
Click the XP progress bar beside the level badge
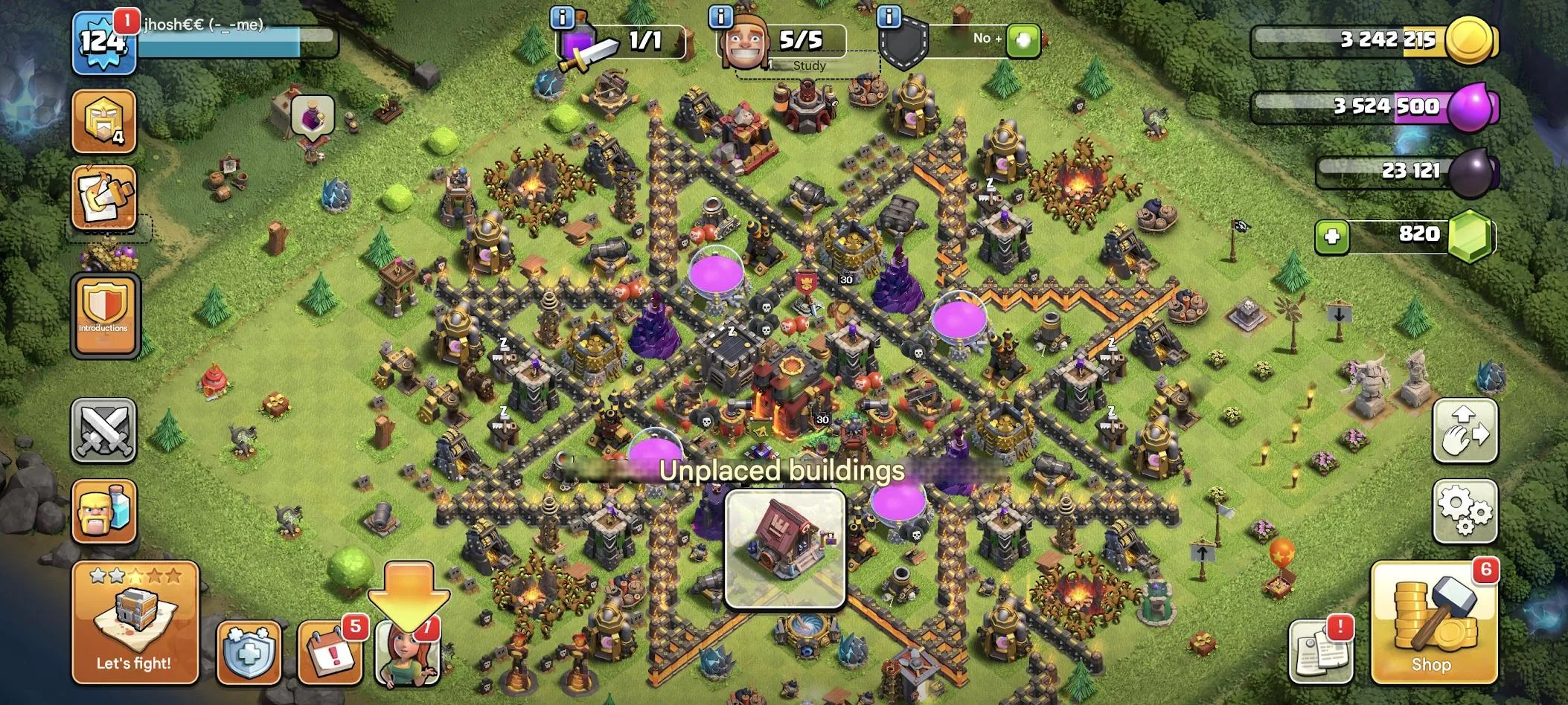click(238, 41)
